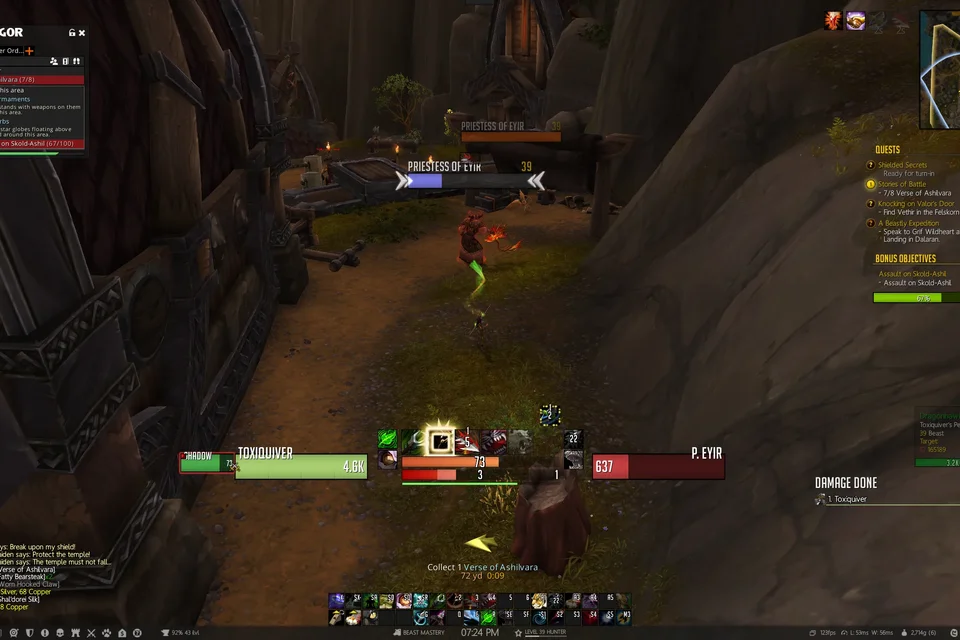Select the Stories of Battle quest

(901, 184)
